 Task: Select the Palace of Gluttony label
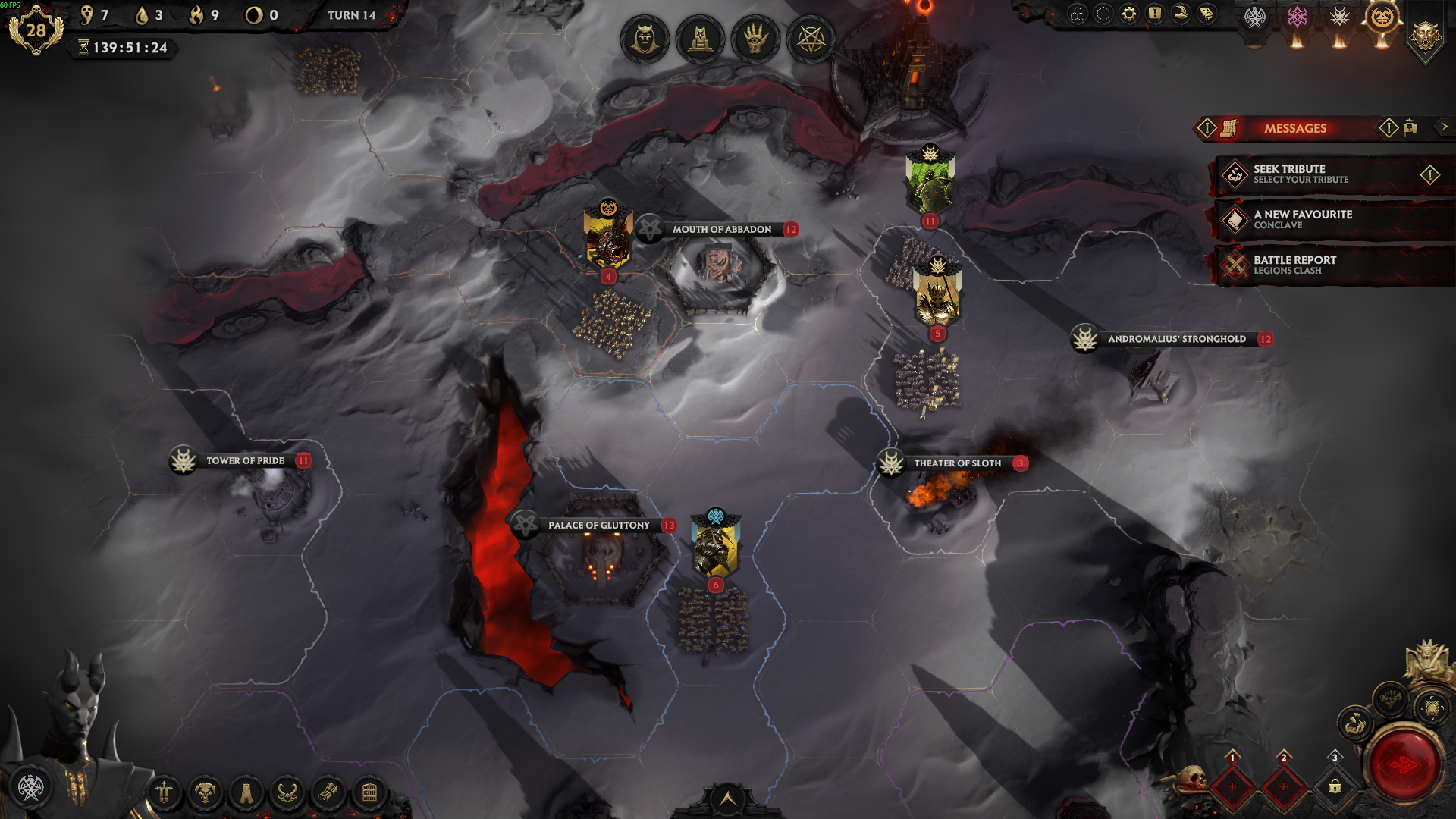click(x=598, y=525)
